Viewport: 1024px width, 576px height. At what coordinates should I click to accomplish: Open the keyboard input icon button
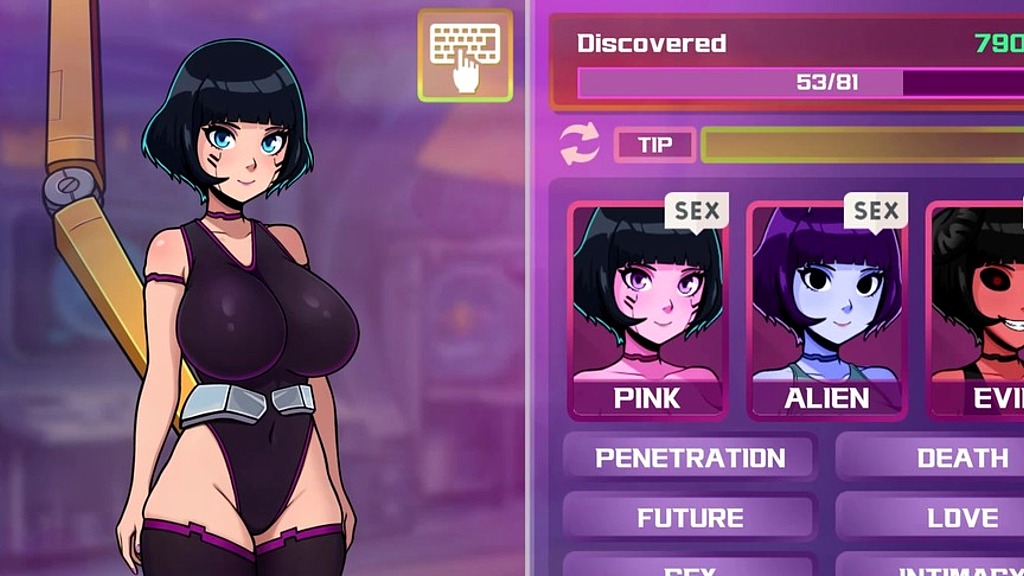[x=465, y=55]
